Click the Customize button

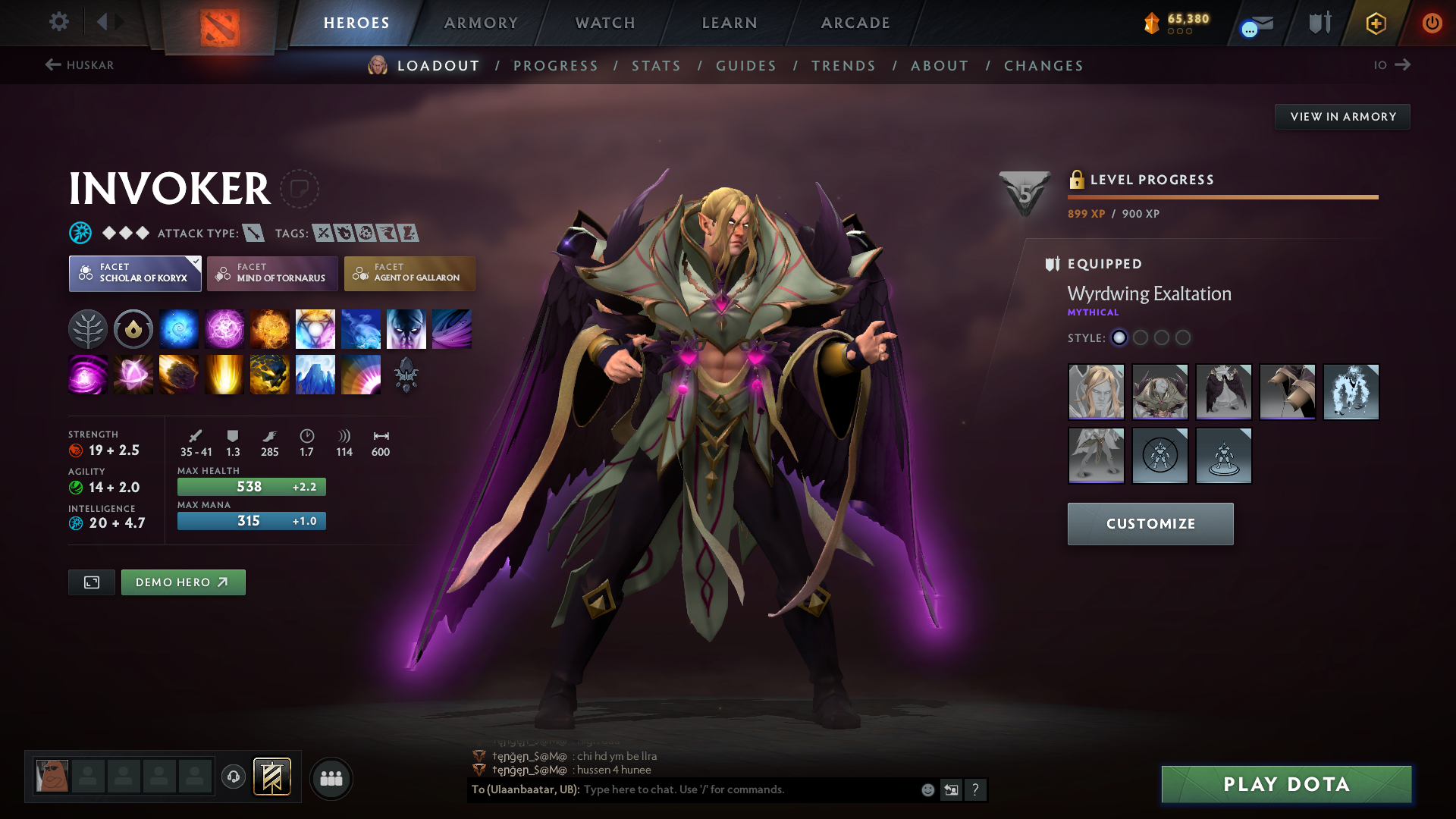[x=1150, y=523]
